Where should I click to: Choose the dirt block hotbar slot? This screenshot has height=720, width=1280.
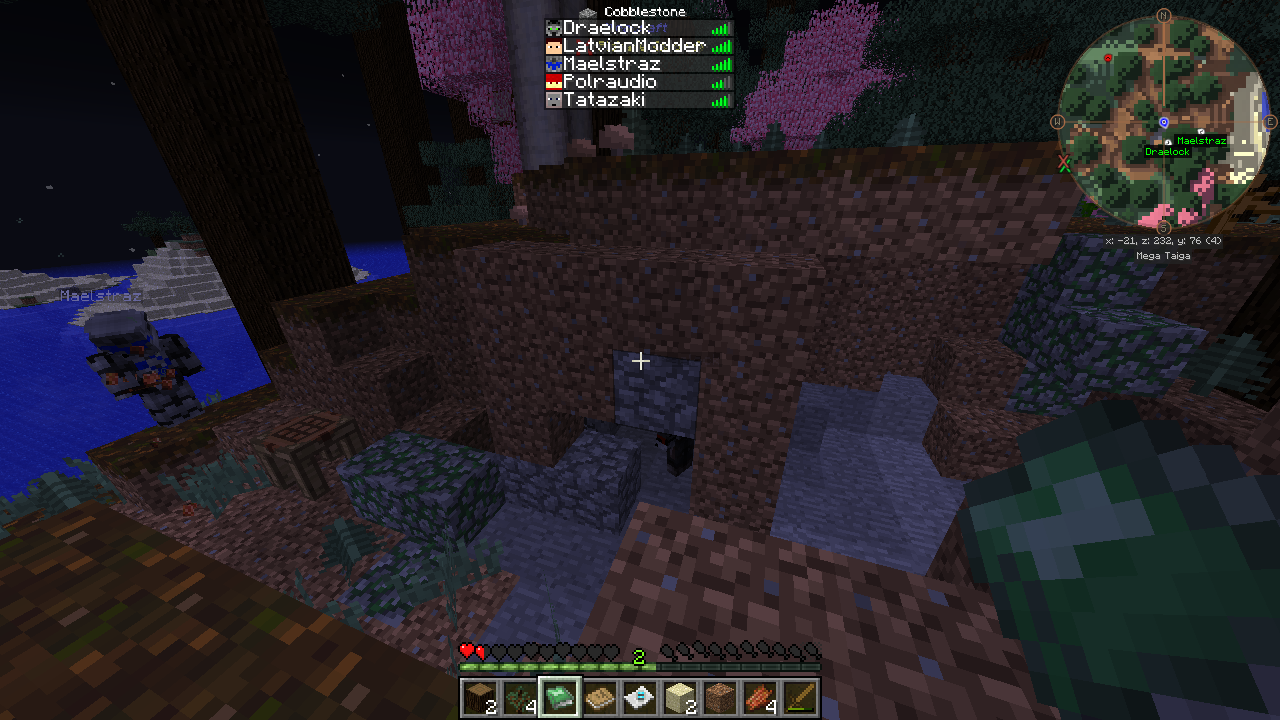pyautogui.click(x=720, y=697)
